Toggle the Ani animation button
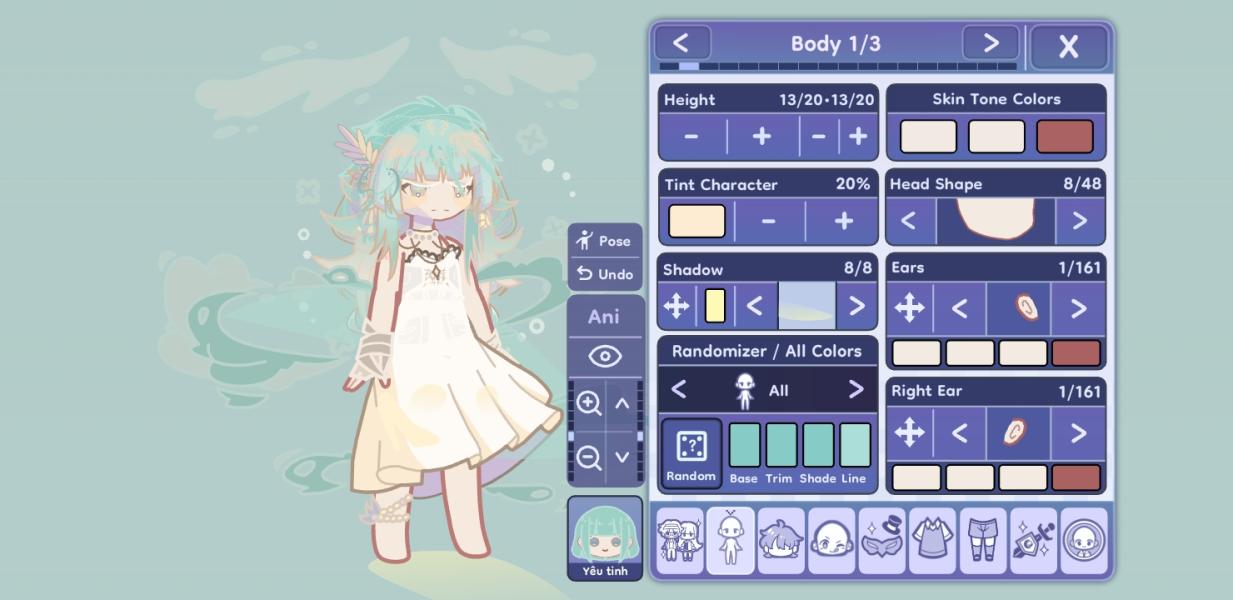The height and width of the screenshot is (600, 1233). (604, 317)
